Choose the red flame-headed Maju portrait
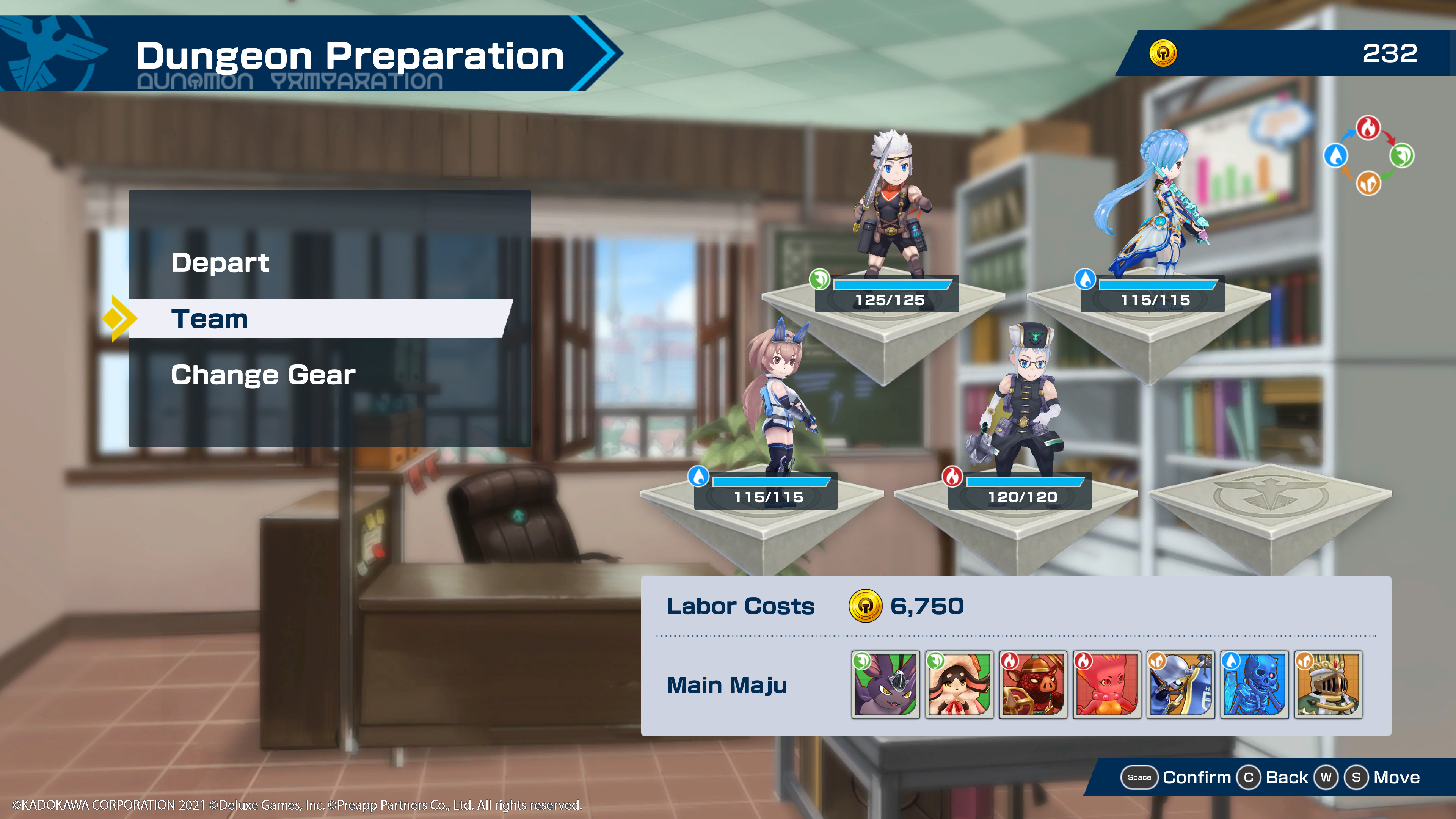This screenshot has height=819, width=1456. pyautogui.click(x=1106, y=684)
